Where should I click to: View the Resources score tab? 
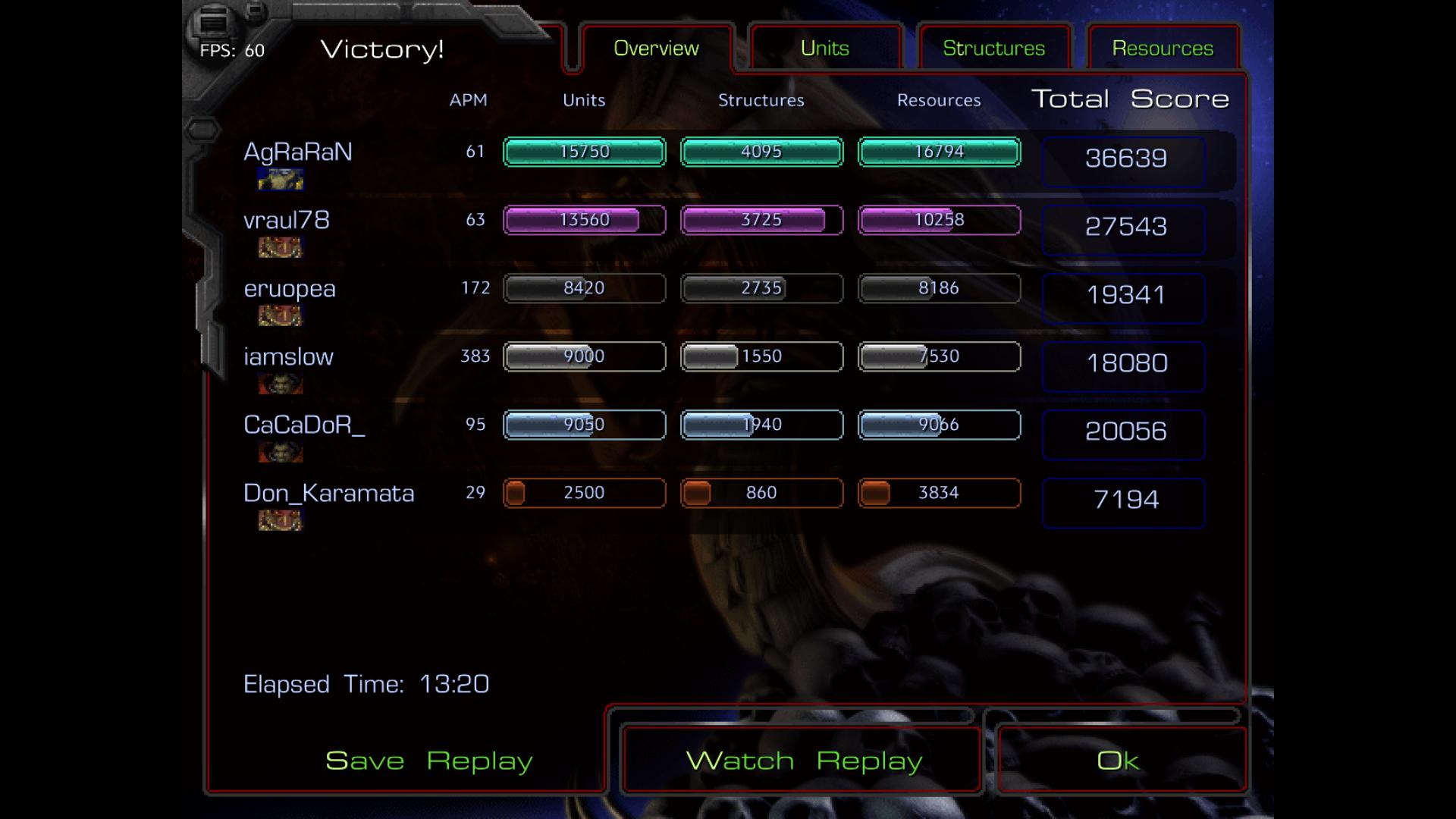[1163, 49]
